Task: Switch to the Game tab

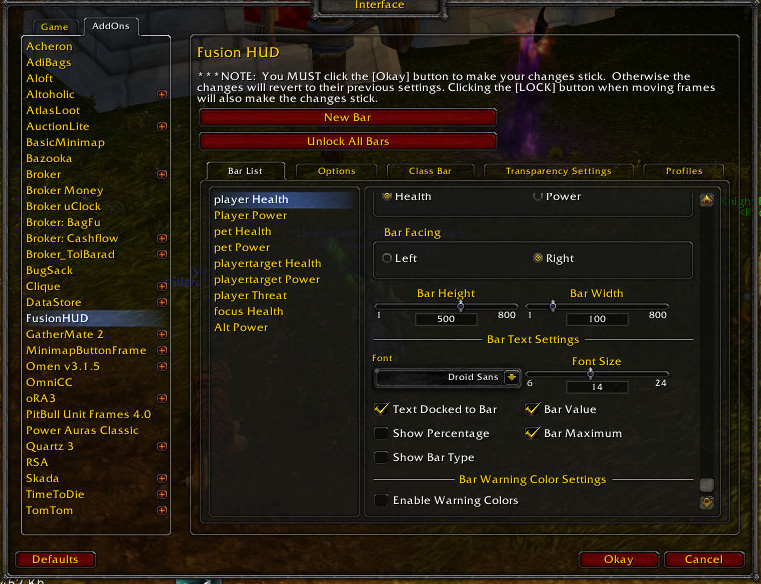Action: click(x=54, y=27)
